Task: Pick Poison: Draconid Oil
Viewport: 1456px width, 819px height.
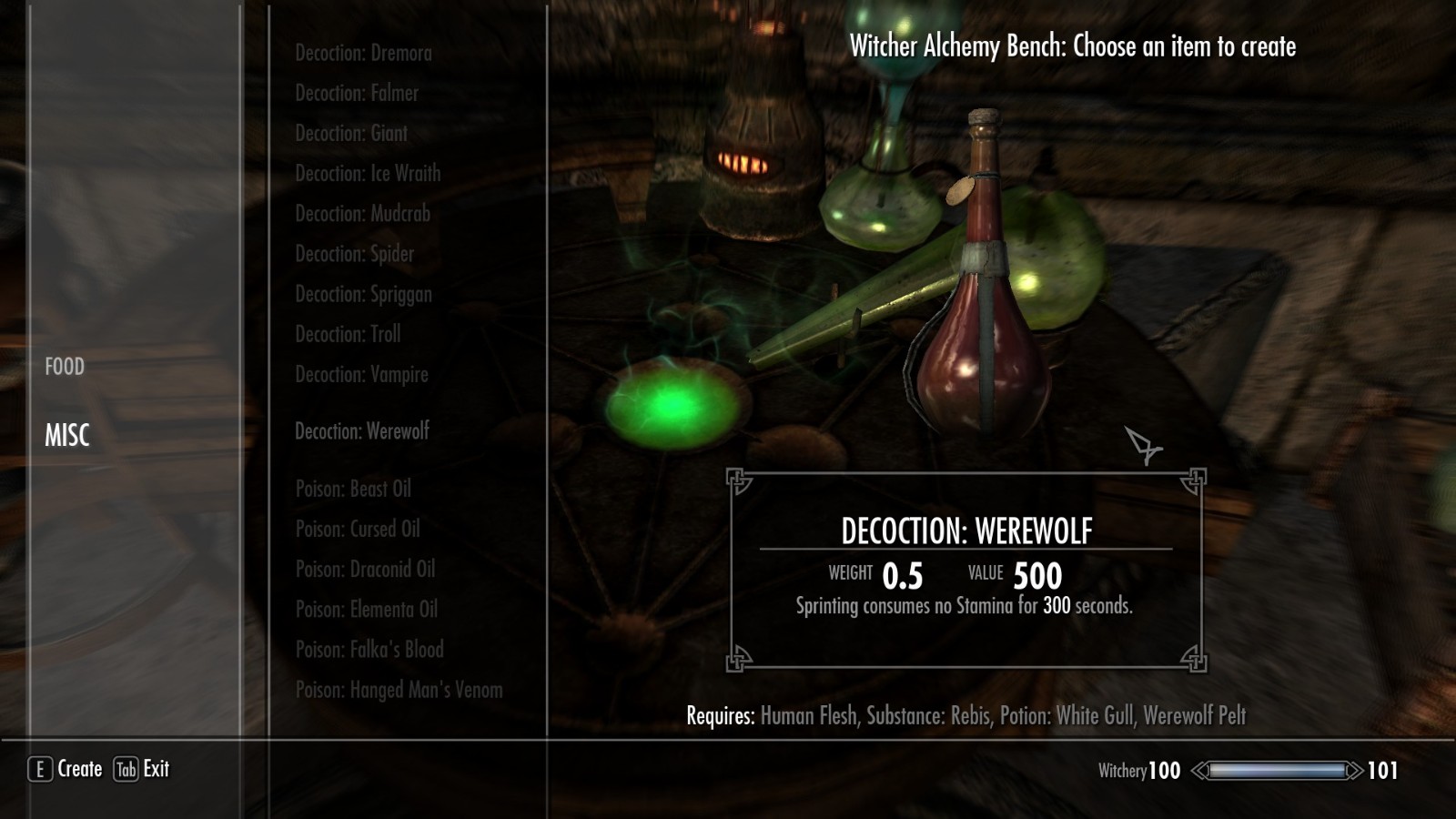Action: [x=365, y=569]
